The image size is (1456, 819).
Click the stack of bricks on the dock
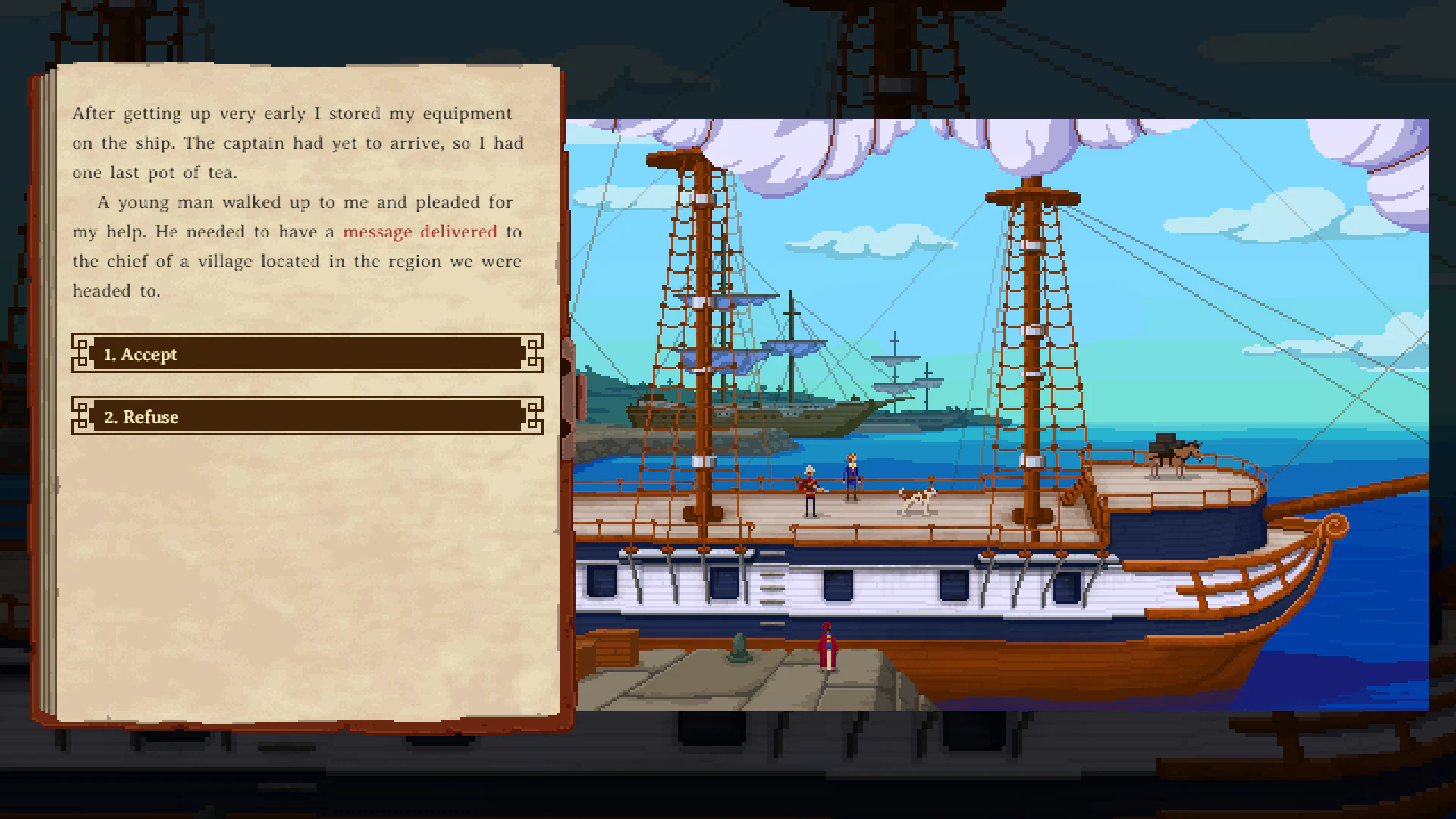click(614, 647)
